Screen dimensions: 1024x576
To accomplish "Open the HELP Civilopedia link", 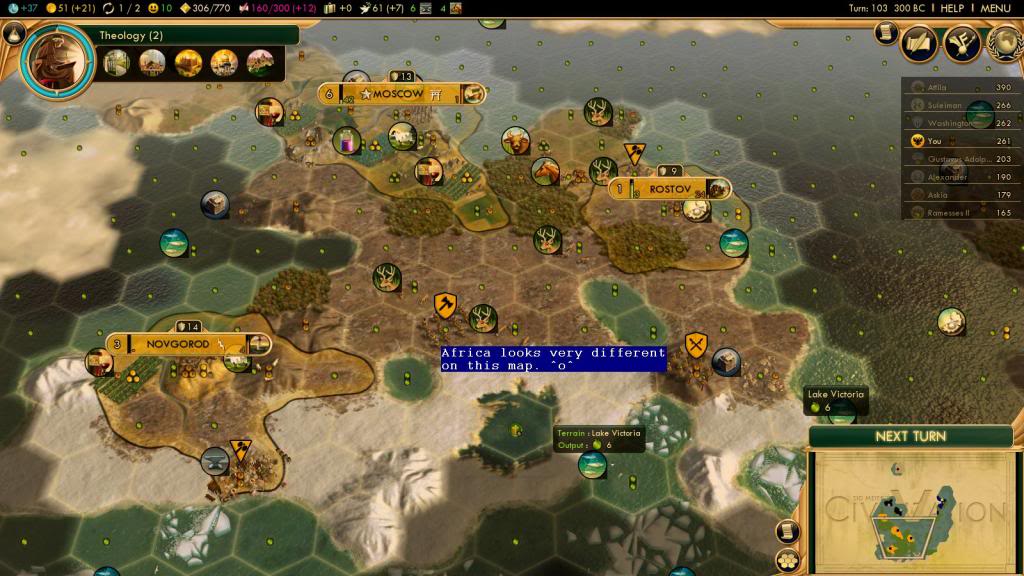I will point(951,8).
